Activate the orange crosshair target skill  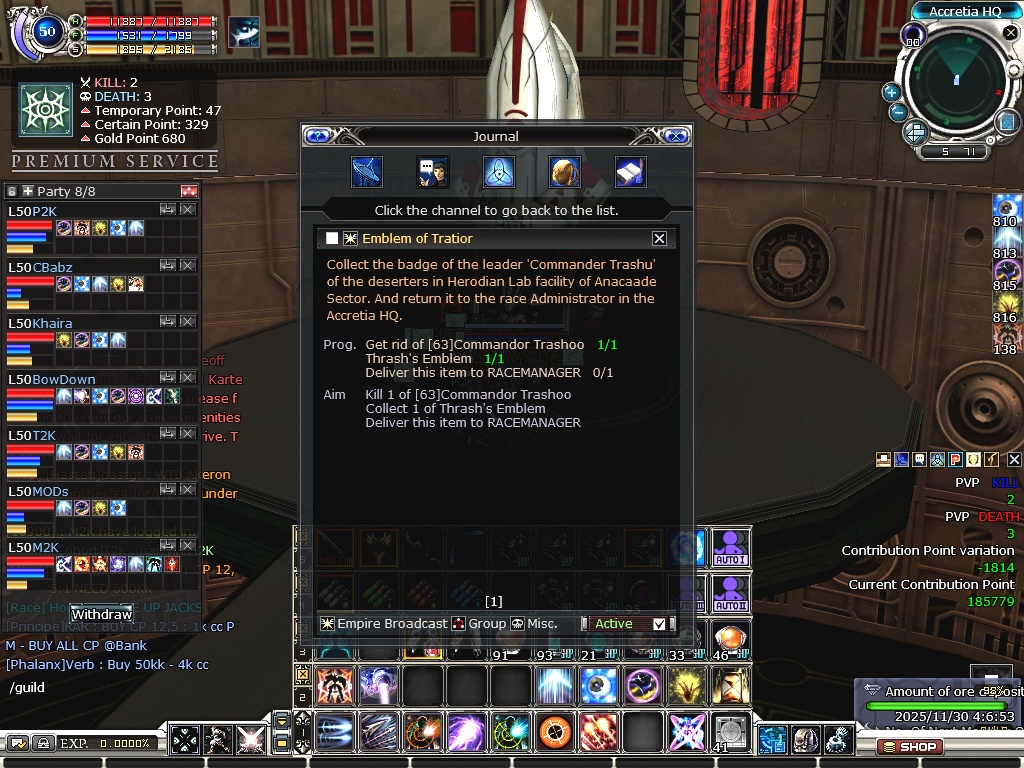point(554,733)
